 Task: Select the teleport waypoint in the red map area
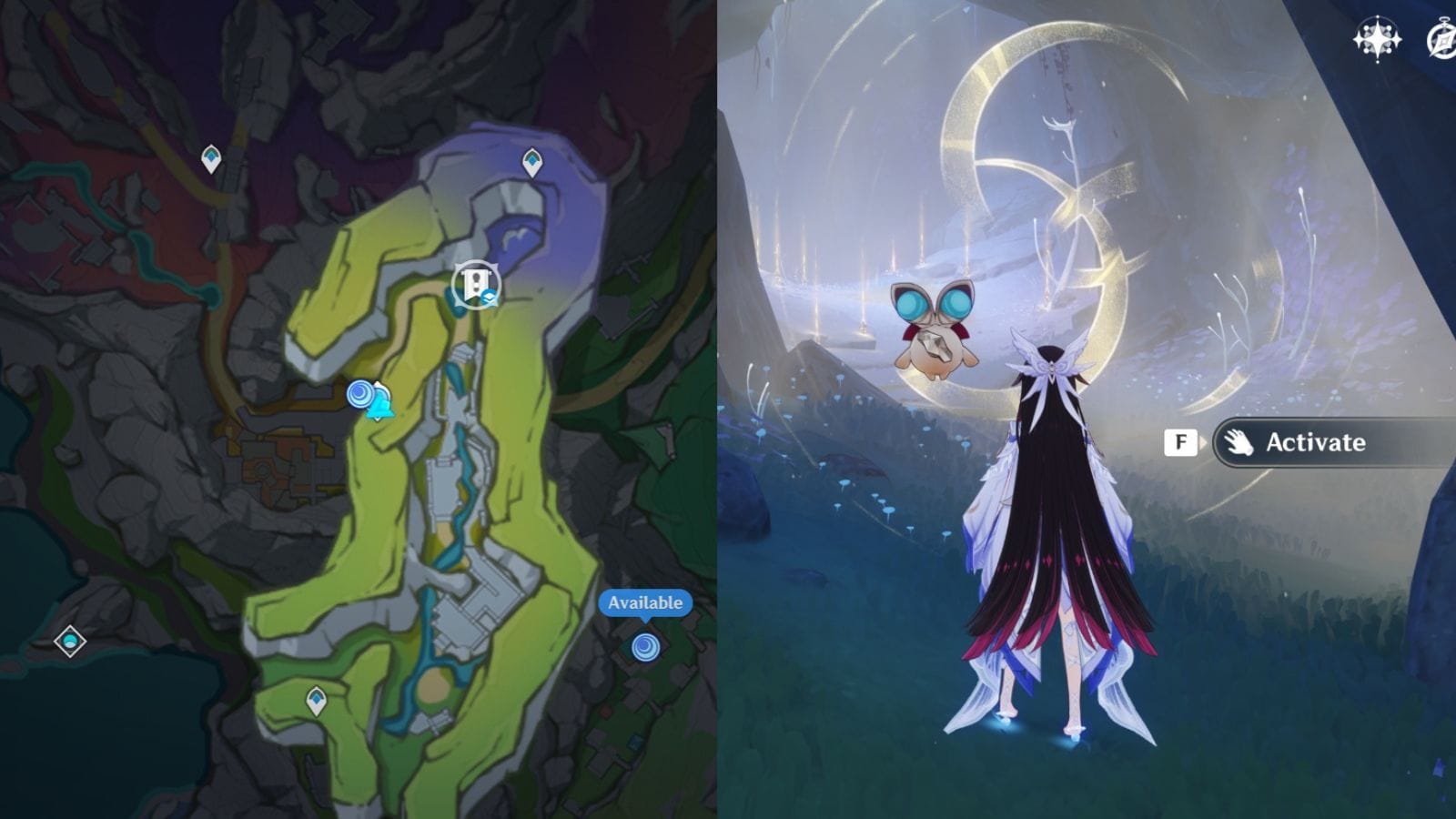click(211, 158)
